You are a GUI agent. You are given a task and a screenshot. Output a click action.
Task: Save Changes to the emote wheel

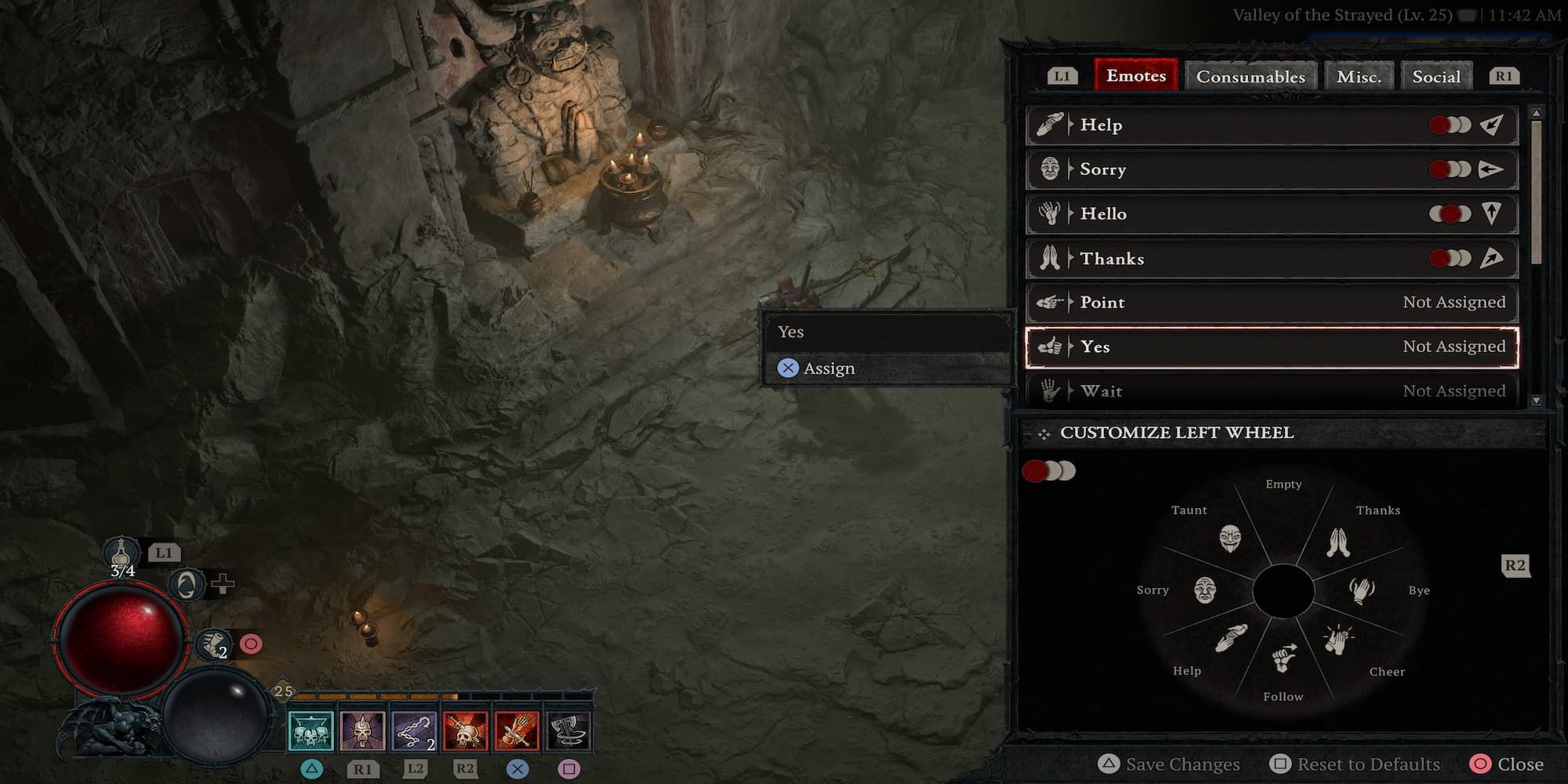1170,764
